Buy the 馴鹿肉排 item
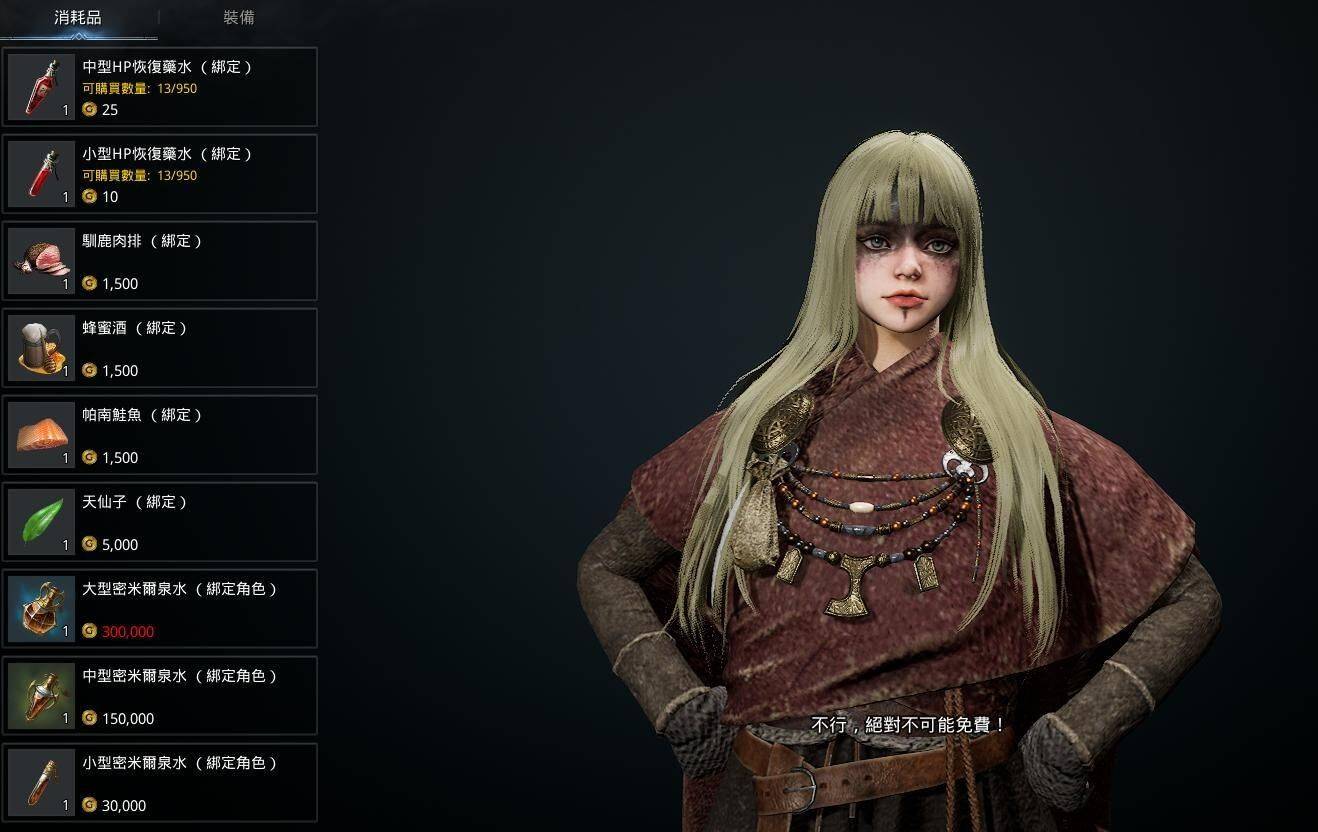1318x832 pixels. coord(160,261)
